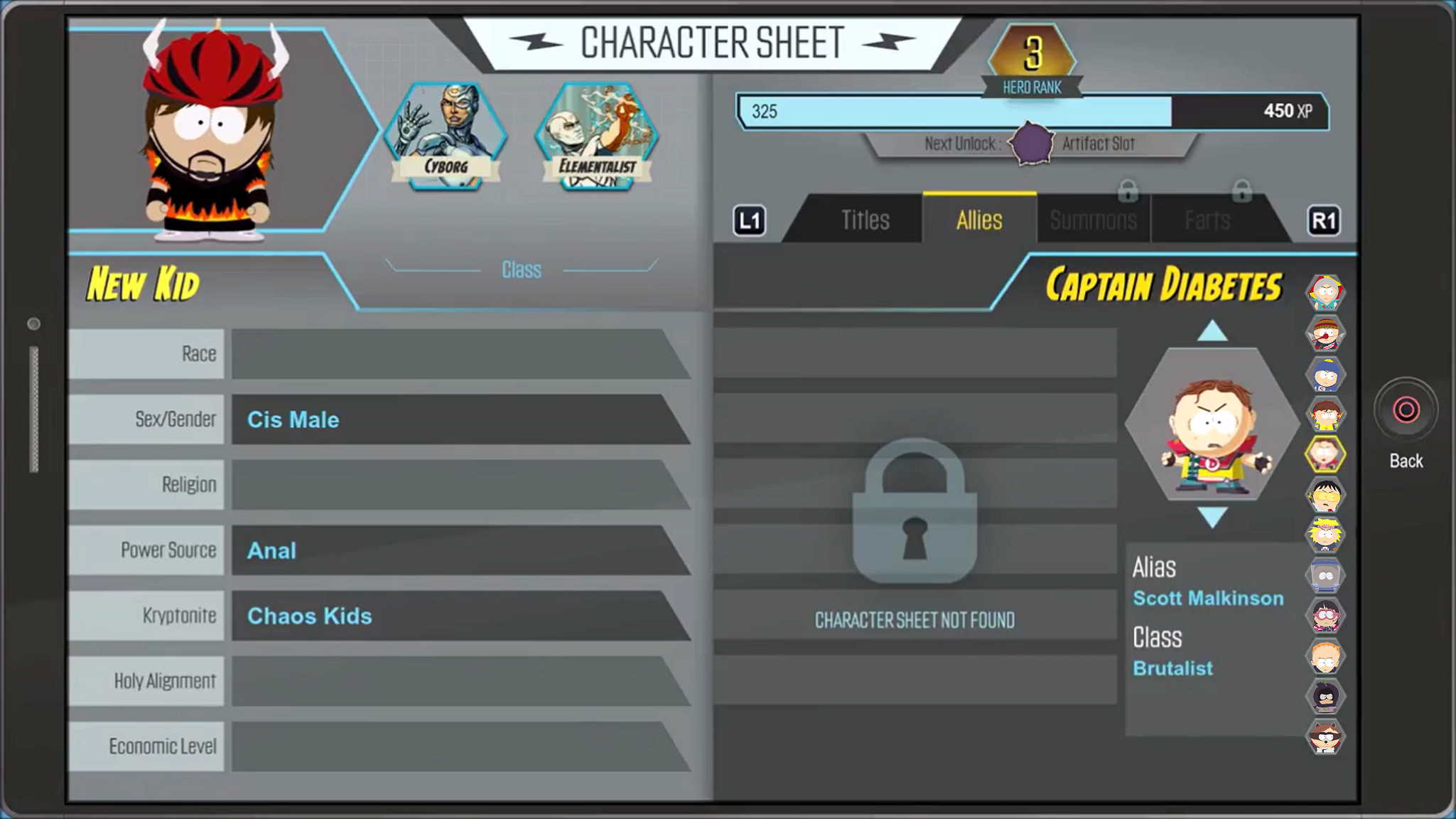
Task: Select the Elementalist class badge
Action: (x=596, y=136)
